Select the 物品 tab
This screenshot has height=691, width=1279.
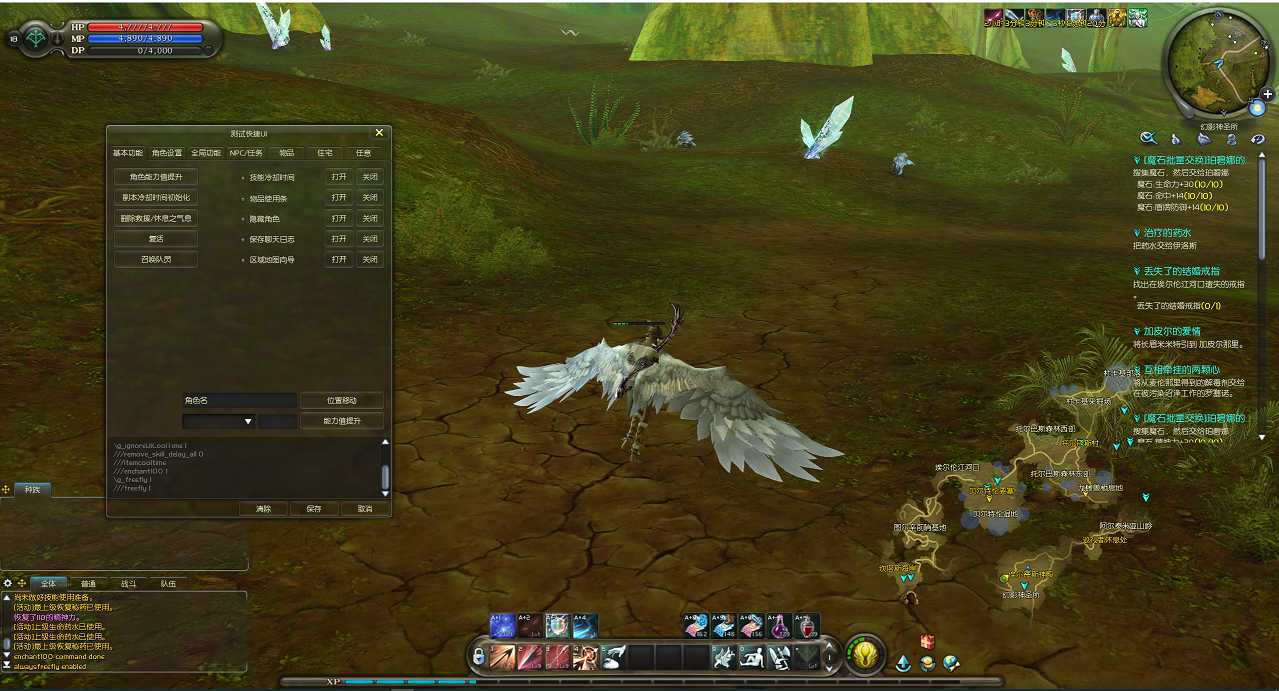(x=286, y=153)
